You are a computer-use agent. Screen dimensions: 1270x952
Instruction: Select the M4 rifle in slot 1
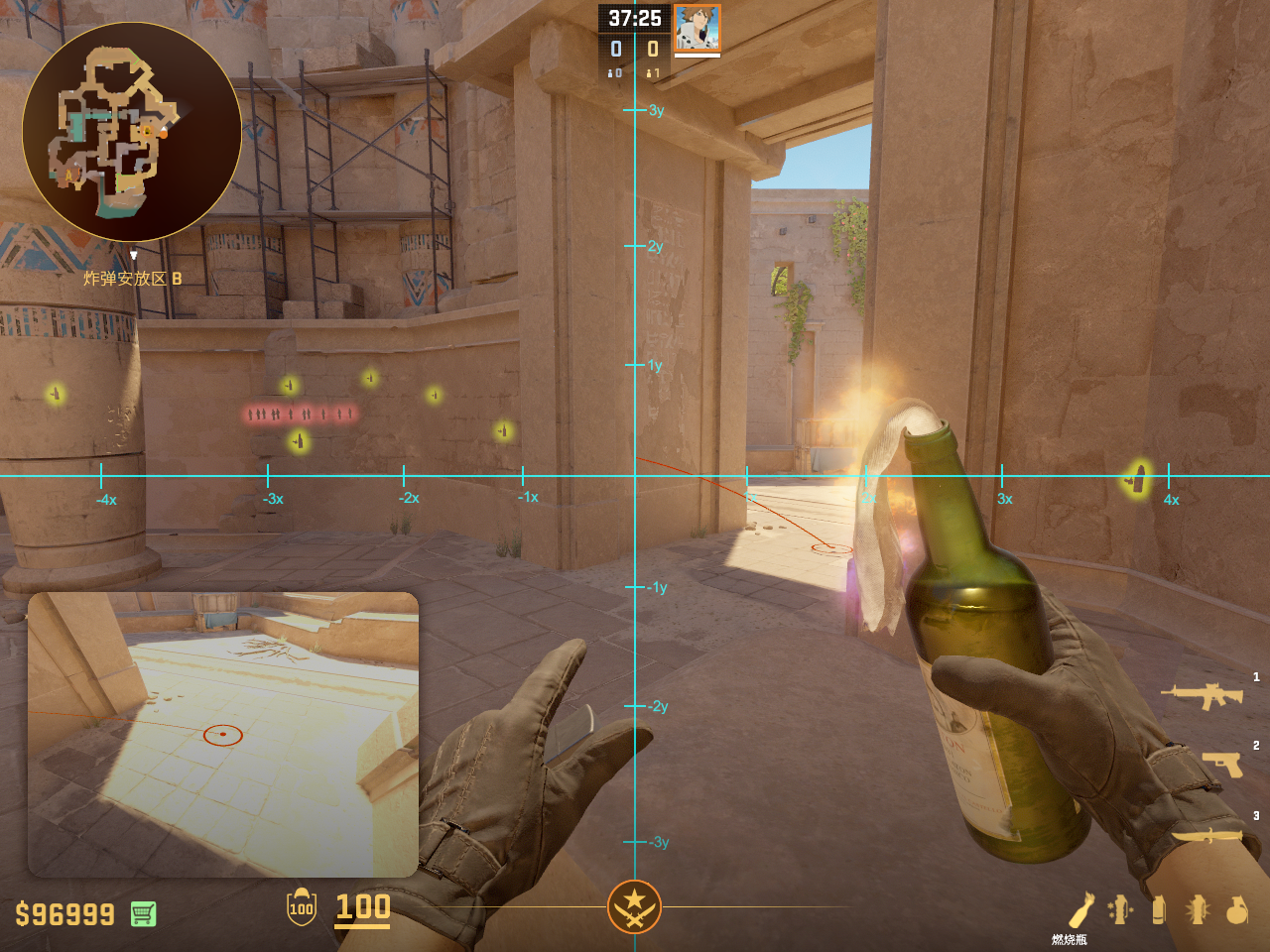tap(1203, 695)
